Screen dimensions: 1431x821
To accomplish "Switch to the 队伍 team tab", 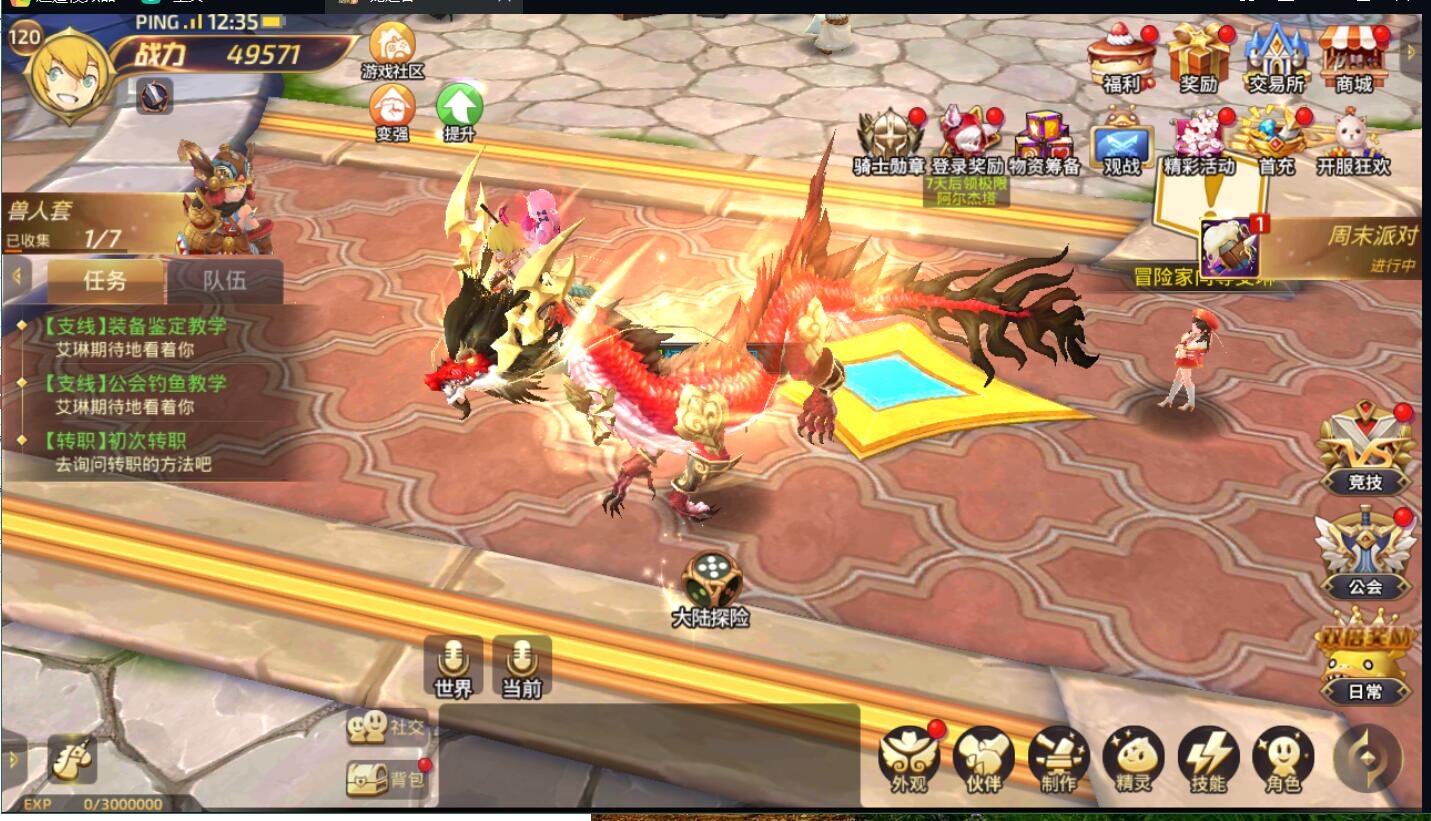I will coord(224,280).
